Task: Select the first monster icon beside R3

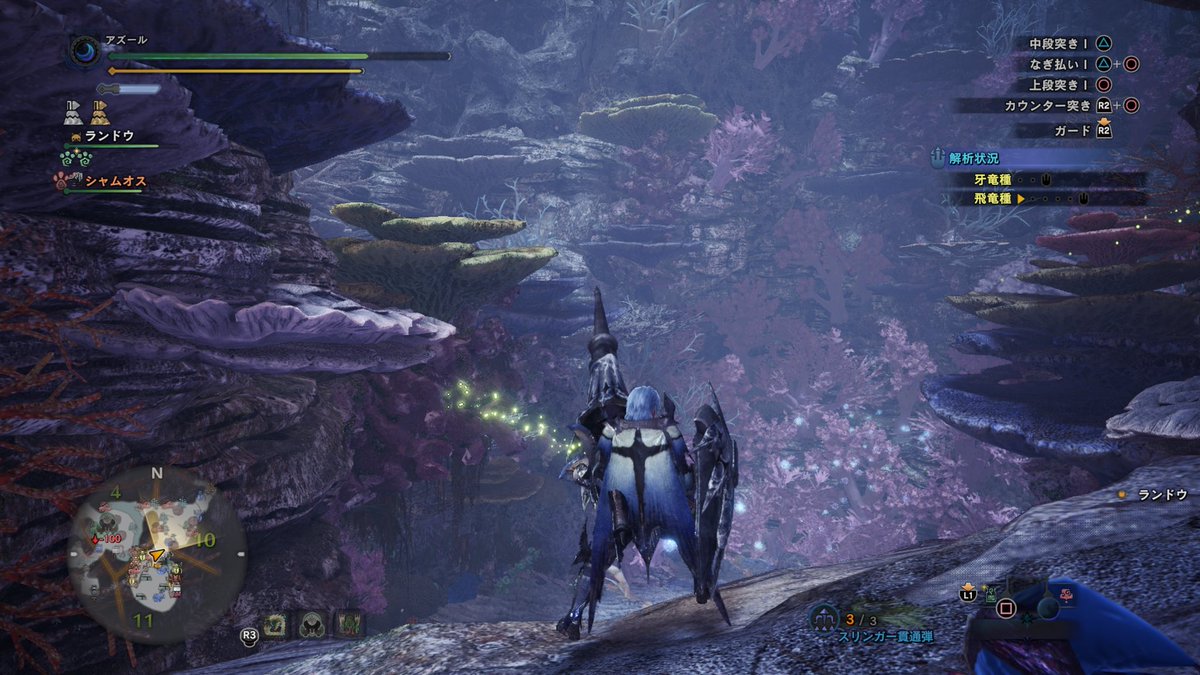Action: (x=276, y=625)
